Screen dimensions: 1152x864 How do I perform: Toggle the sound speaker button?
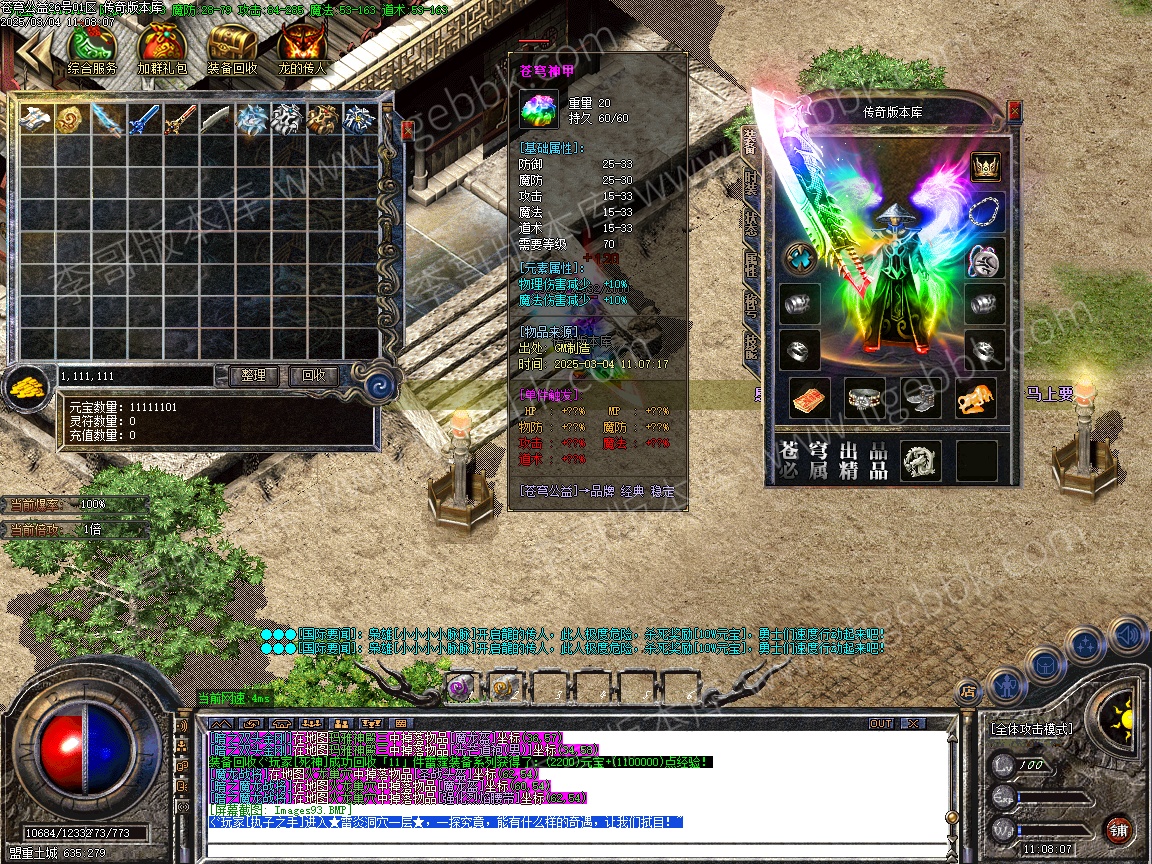click(1127, 634)
